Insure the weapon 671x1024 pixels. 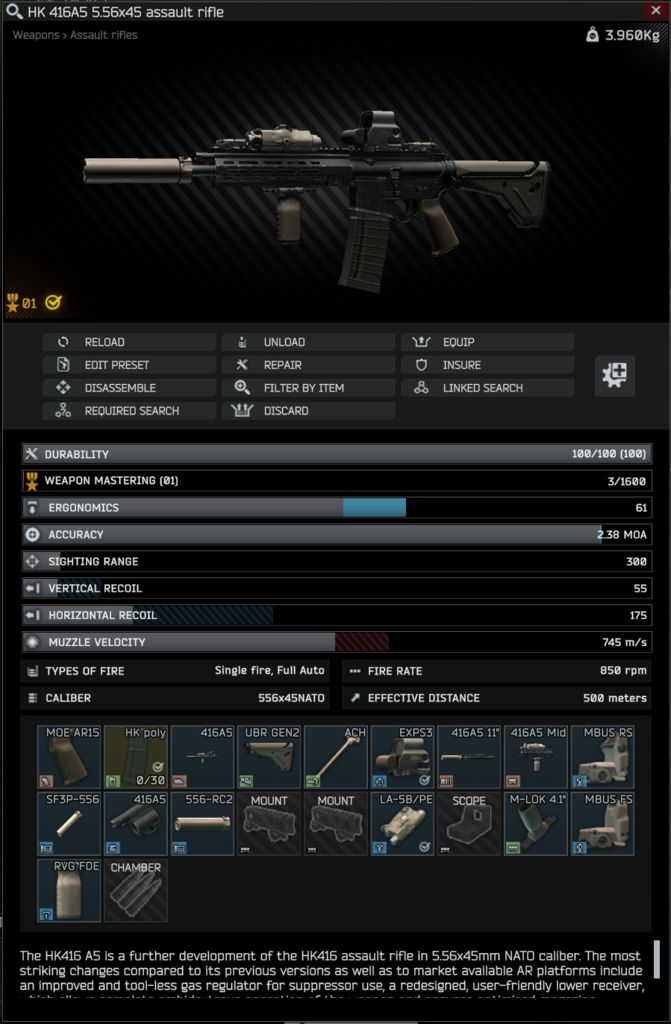click(x=487, y=365)
